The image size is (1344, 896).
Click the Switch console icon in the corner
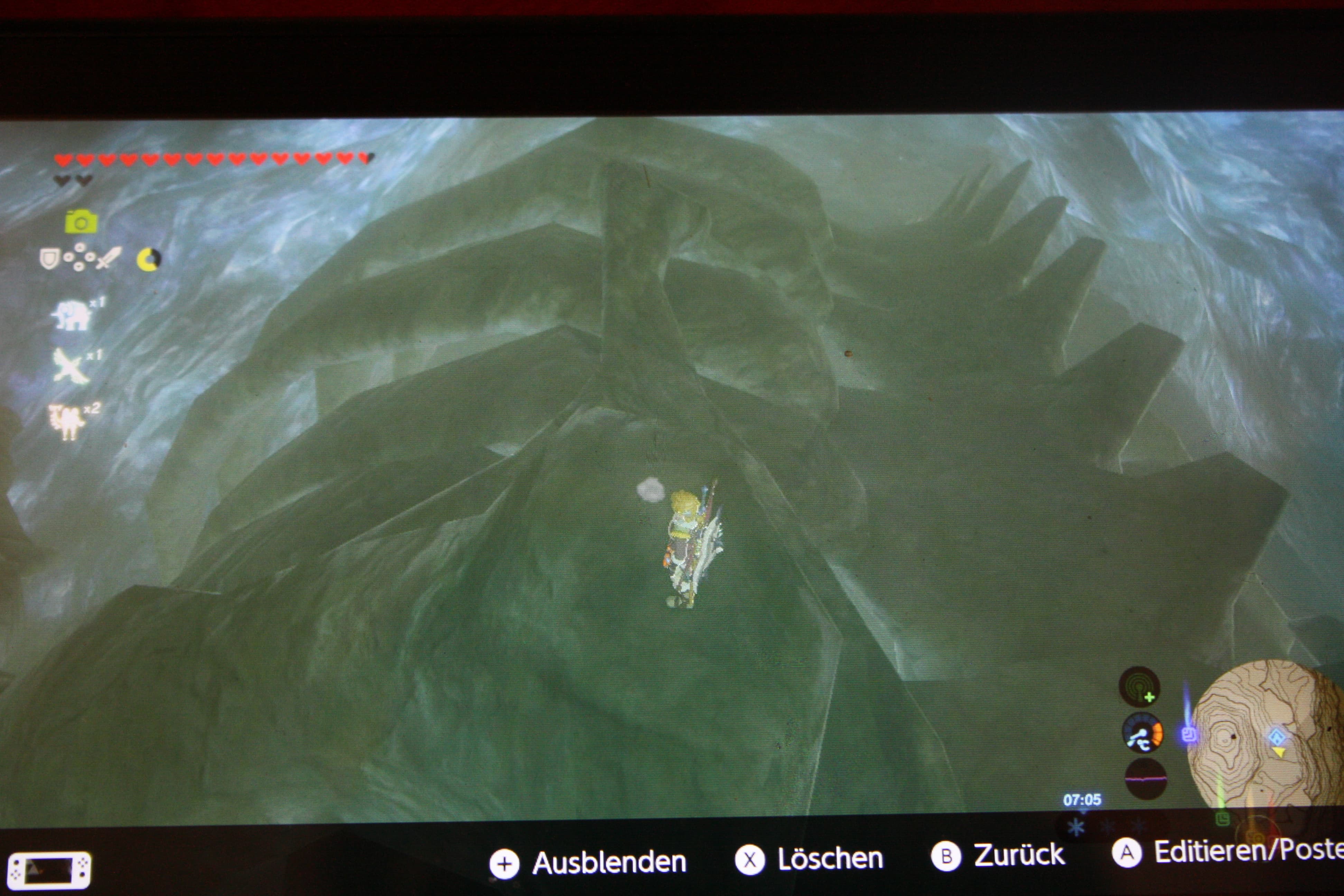pos(49,870)
